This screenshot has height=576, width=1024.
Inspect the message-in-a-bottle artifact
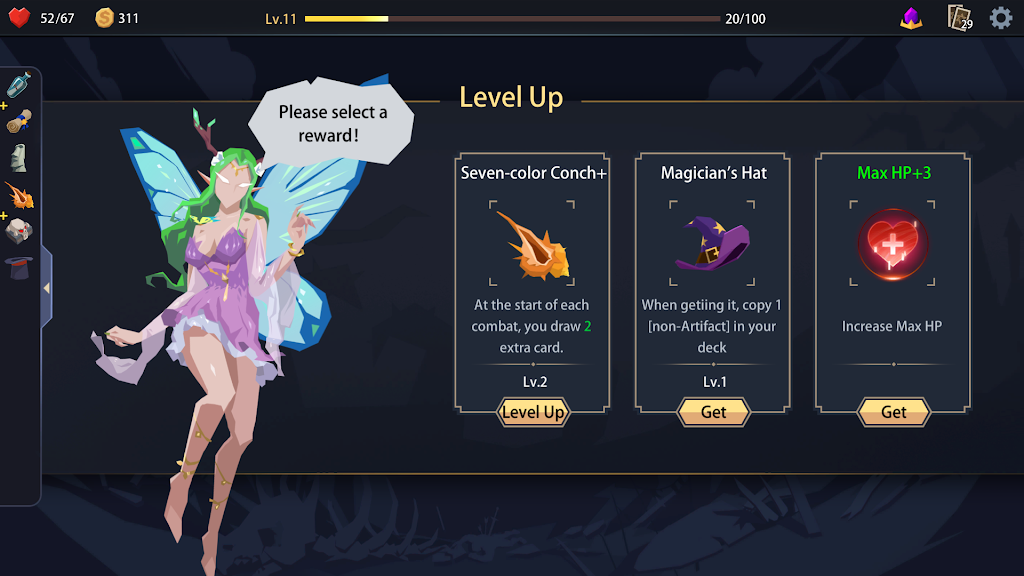coord(19,86)
